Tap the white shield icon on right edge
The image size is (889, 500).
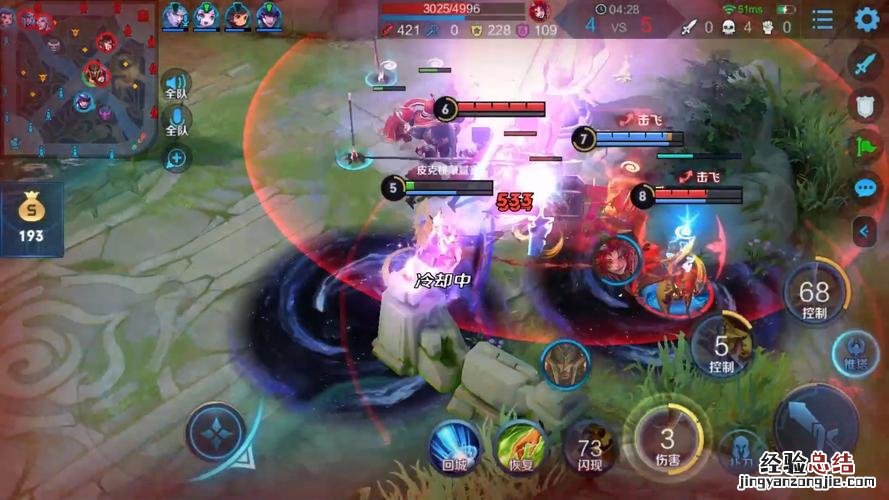864,105
